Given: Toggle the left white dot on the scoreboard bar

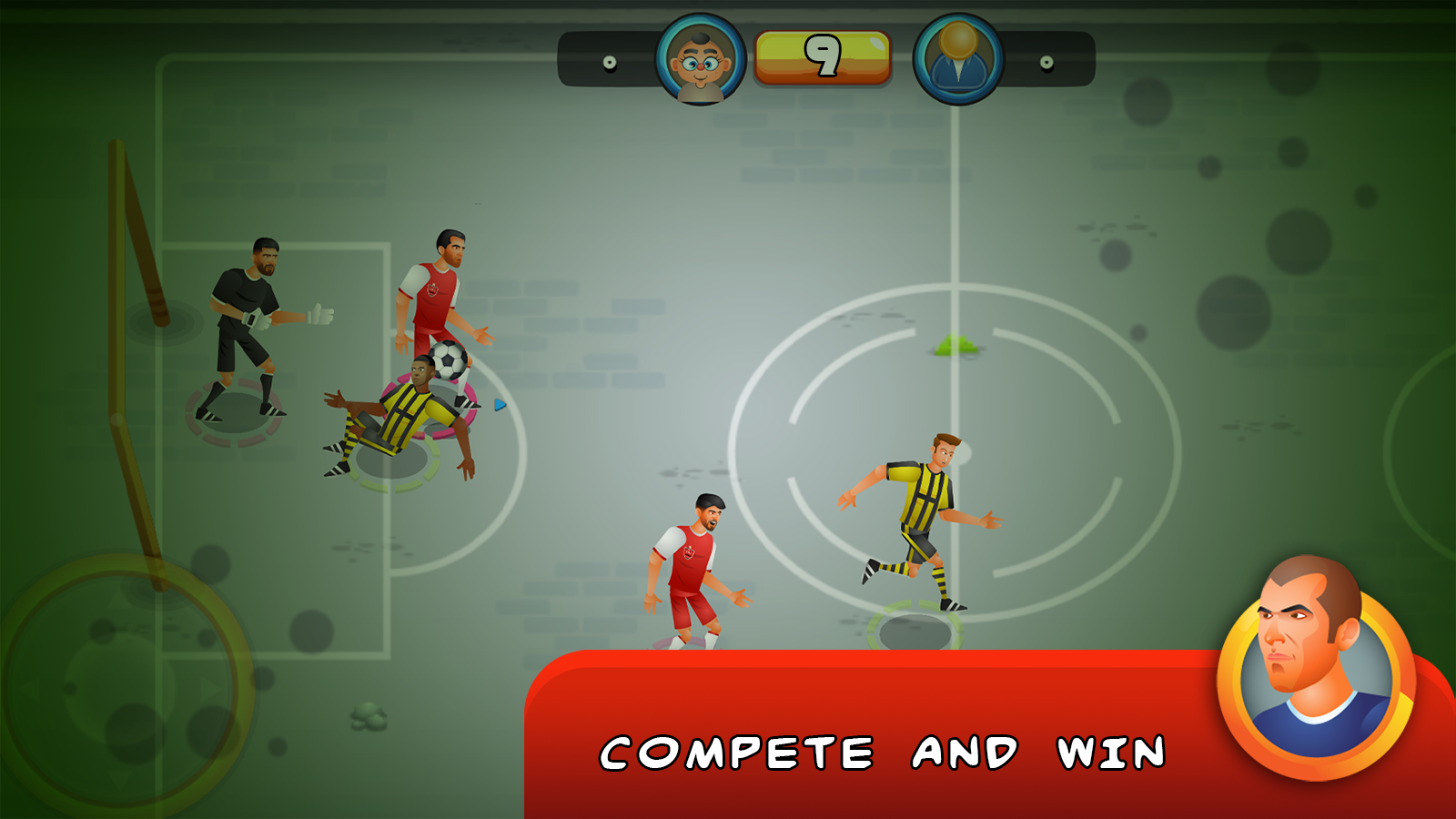Looking at the screenshot, I should [x=608, y=63].
